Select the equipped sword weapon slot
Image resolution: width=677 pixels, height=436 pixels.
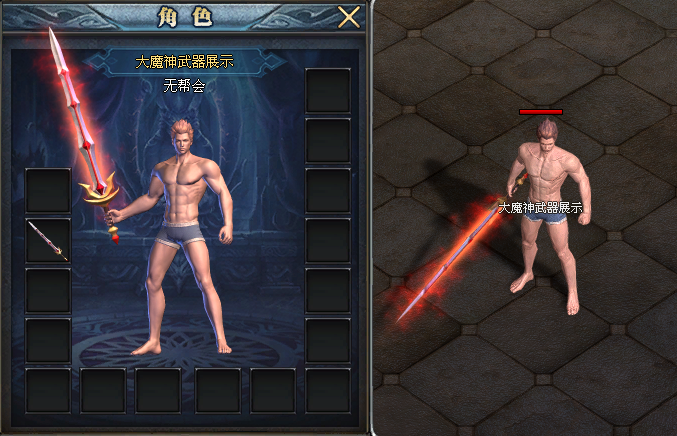click(48, 241)
